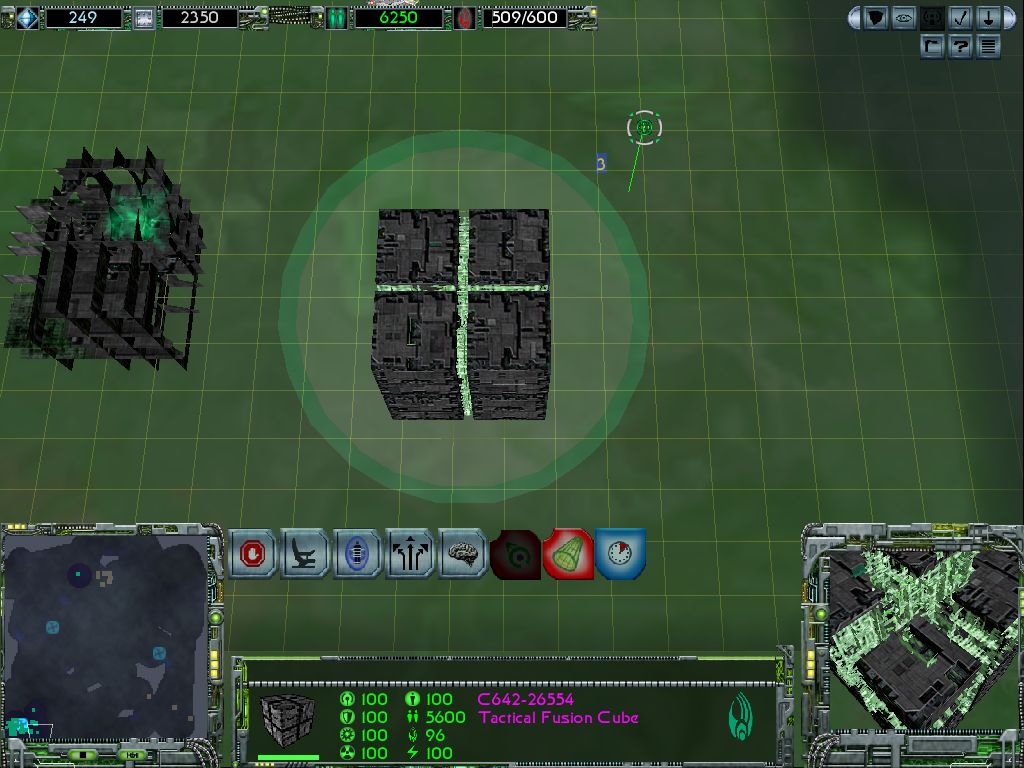Activate the blue ship-in-oval command
The height and width of the screenshot is (768, 1024).
357,554
